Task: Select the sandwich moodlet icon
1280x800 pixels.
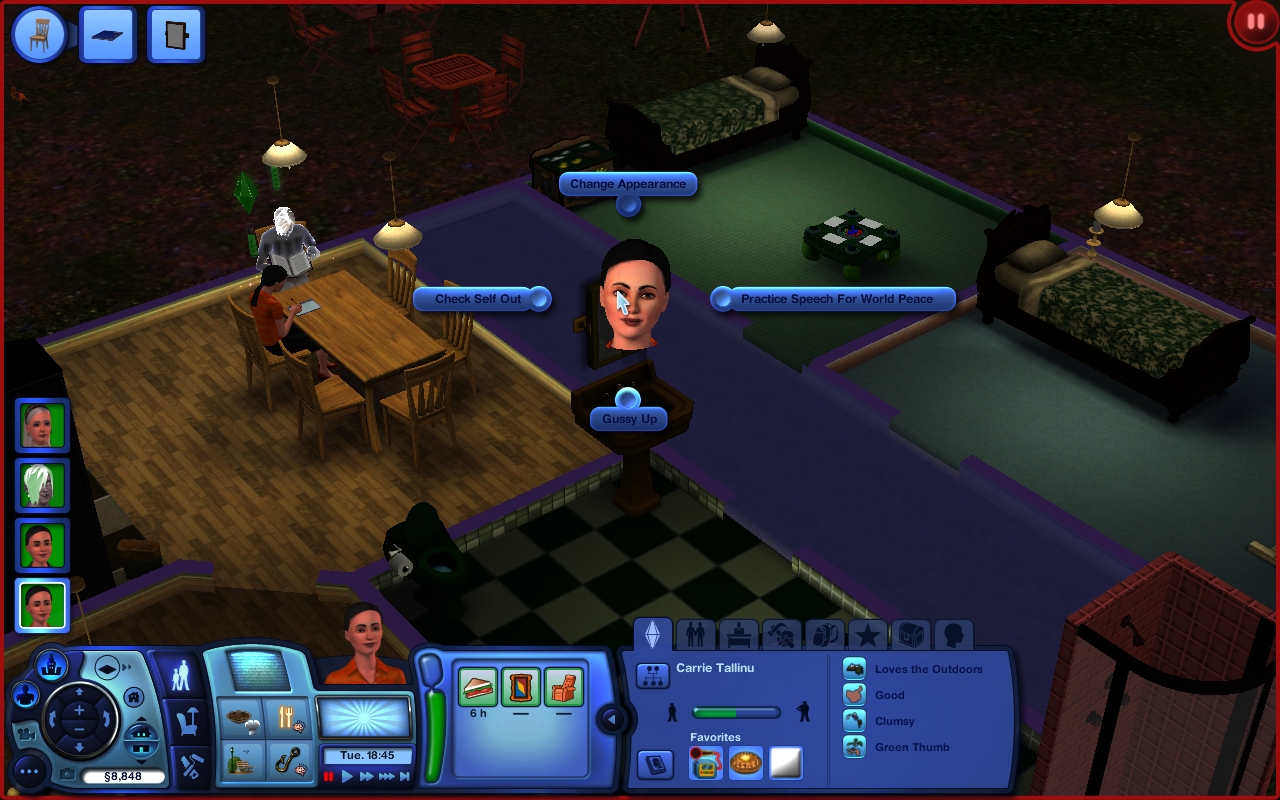Action: click(478, 688)
